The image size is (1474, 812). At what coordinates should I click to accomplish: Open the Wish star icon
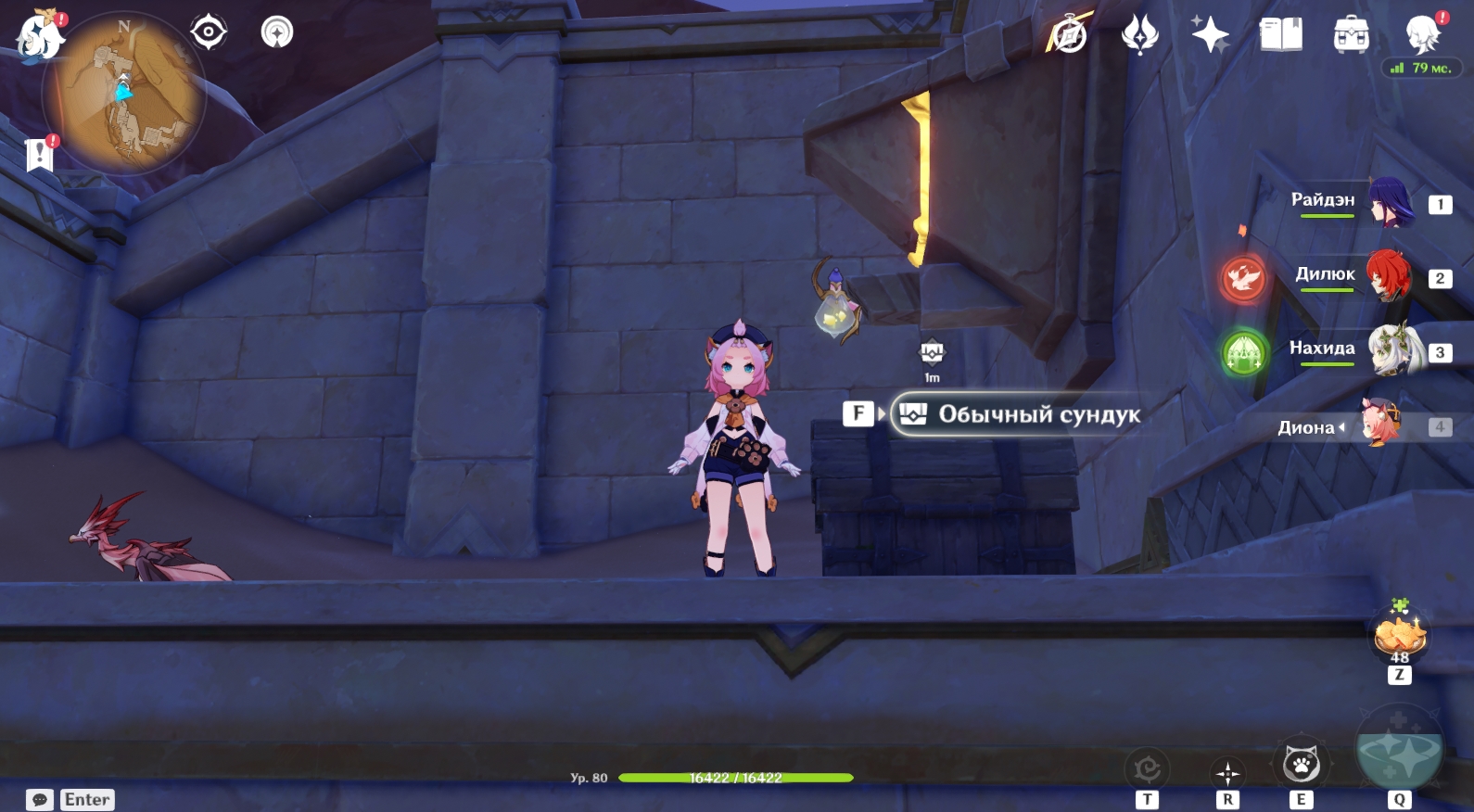coord(1210,35)
